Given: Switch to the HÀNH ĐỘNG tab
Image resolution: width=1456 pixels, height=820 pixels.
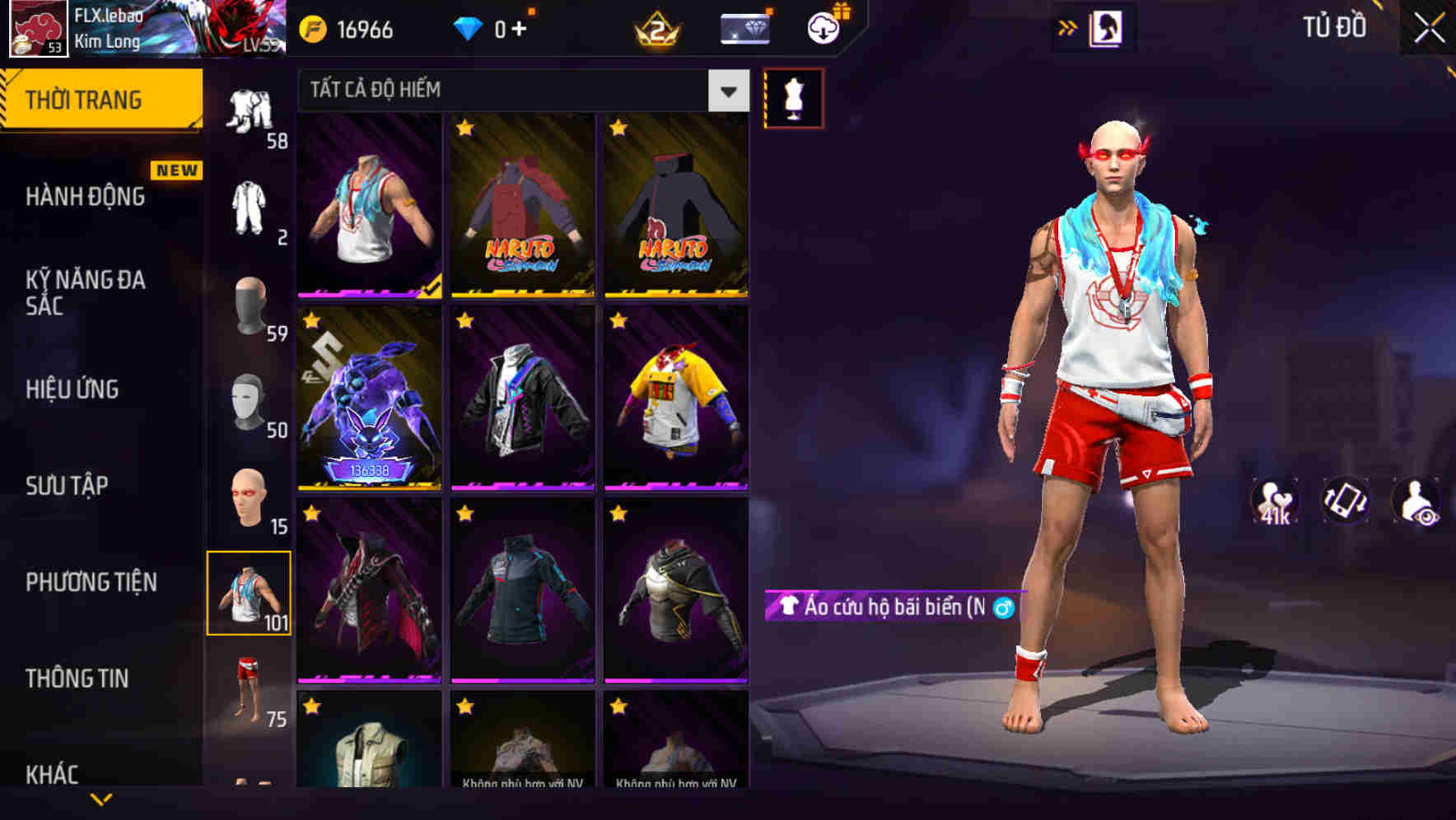Looking at the screenshot, I should pyautogui.click(x=86, y=196).
